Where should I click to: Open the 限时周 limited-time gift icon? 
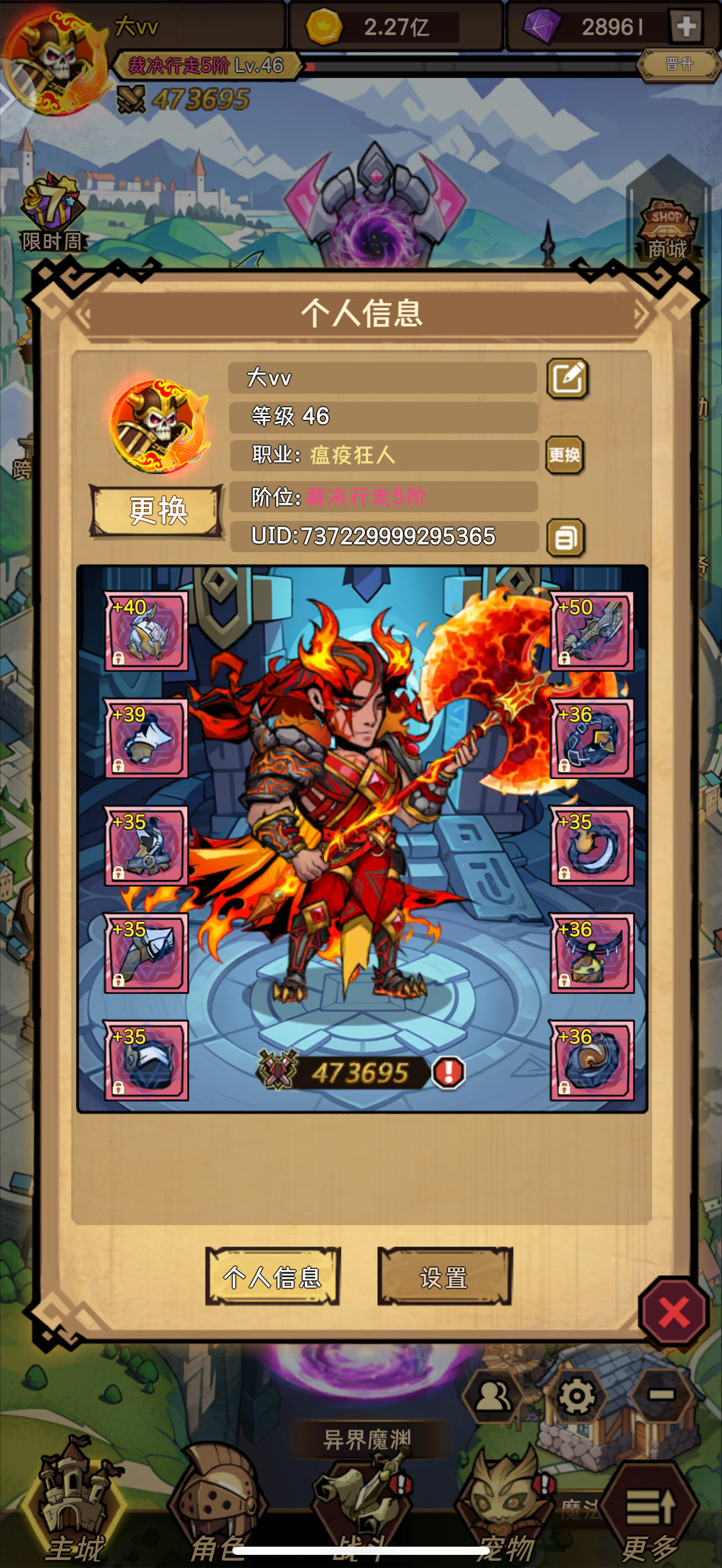52,210
